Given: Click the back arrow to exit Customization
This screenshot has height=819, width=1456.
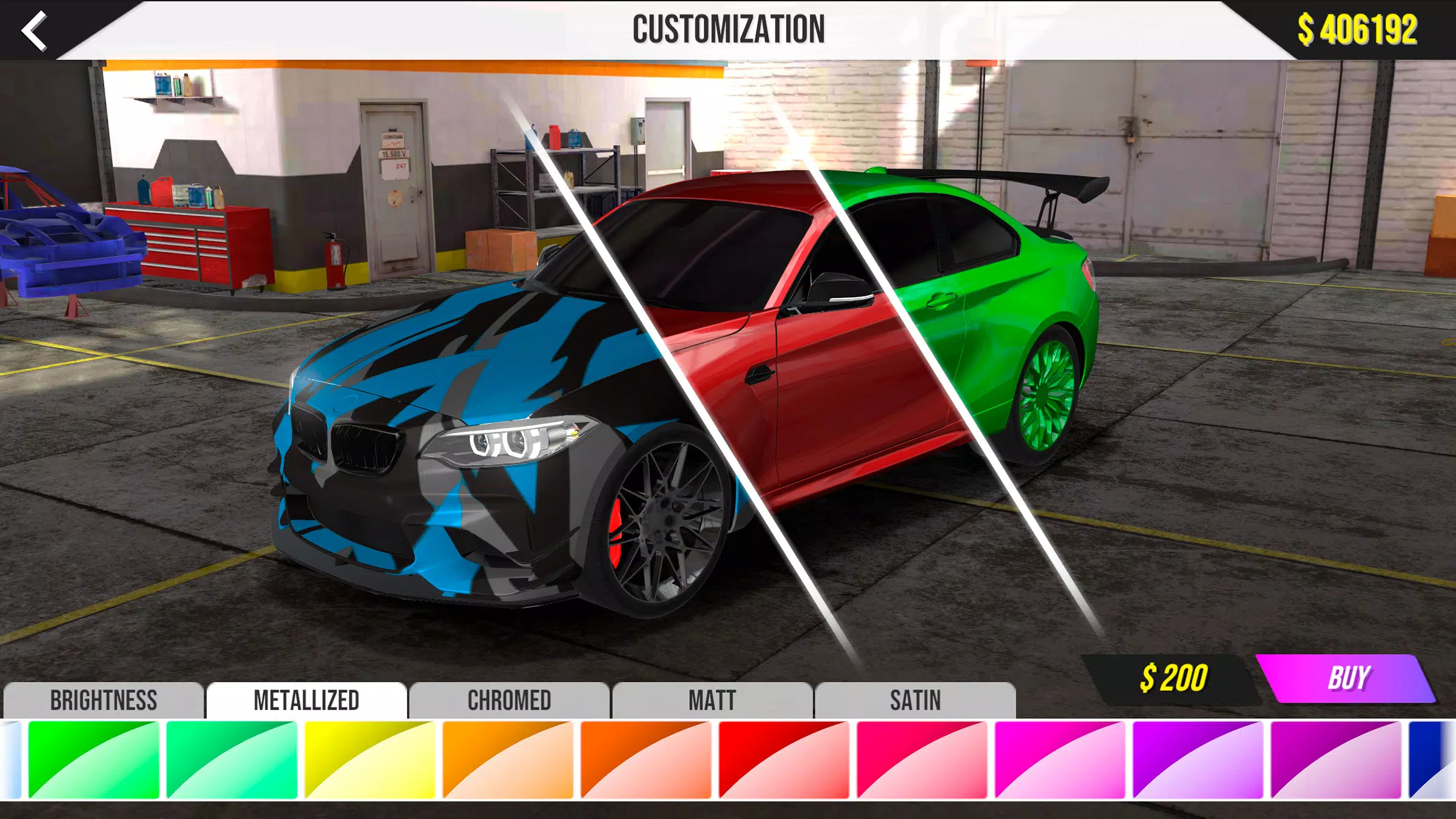Looking at the screenshot, I should [35, 29].
